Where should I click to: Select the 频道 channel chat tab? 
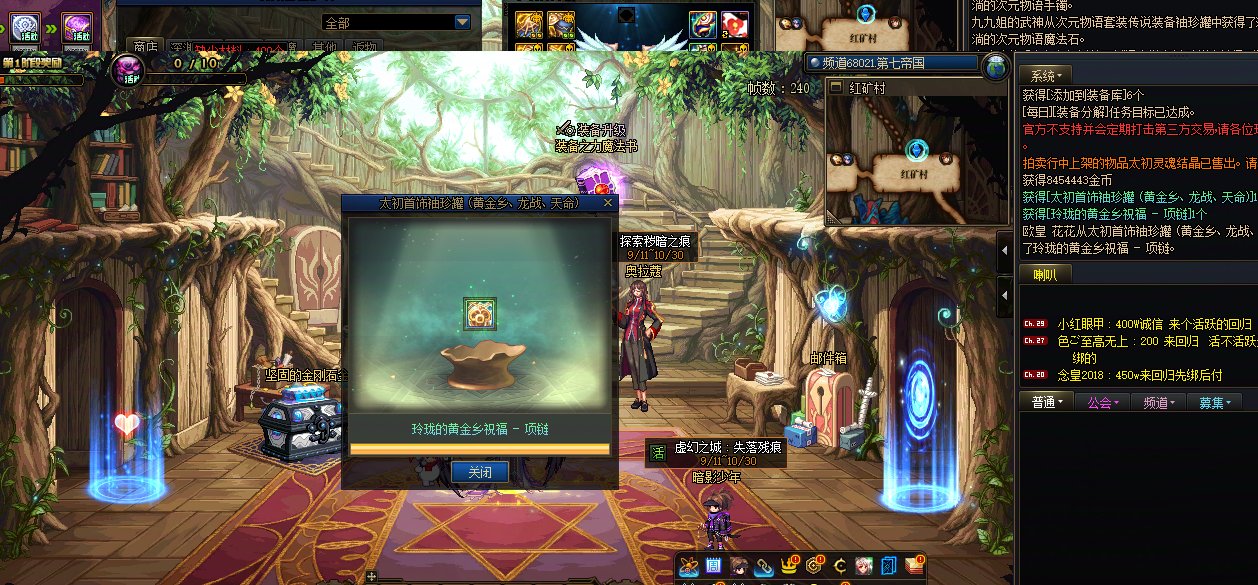pyautogui.click(x=1158, y=401)
